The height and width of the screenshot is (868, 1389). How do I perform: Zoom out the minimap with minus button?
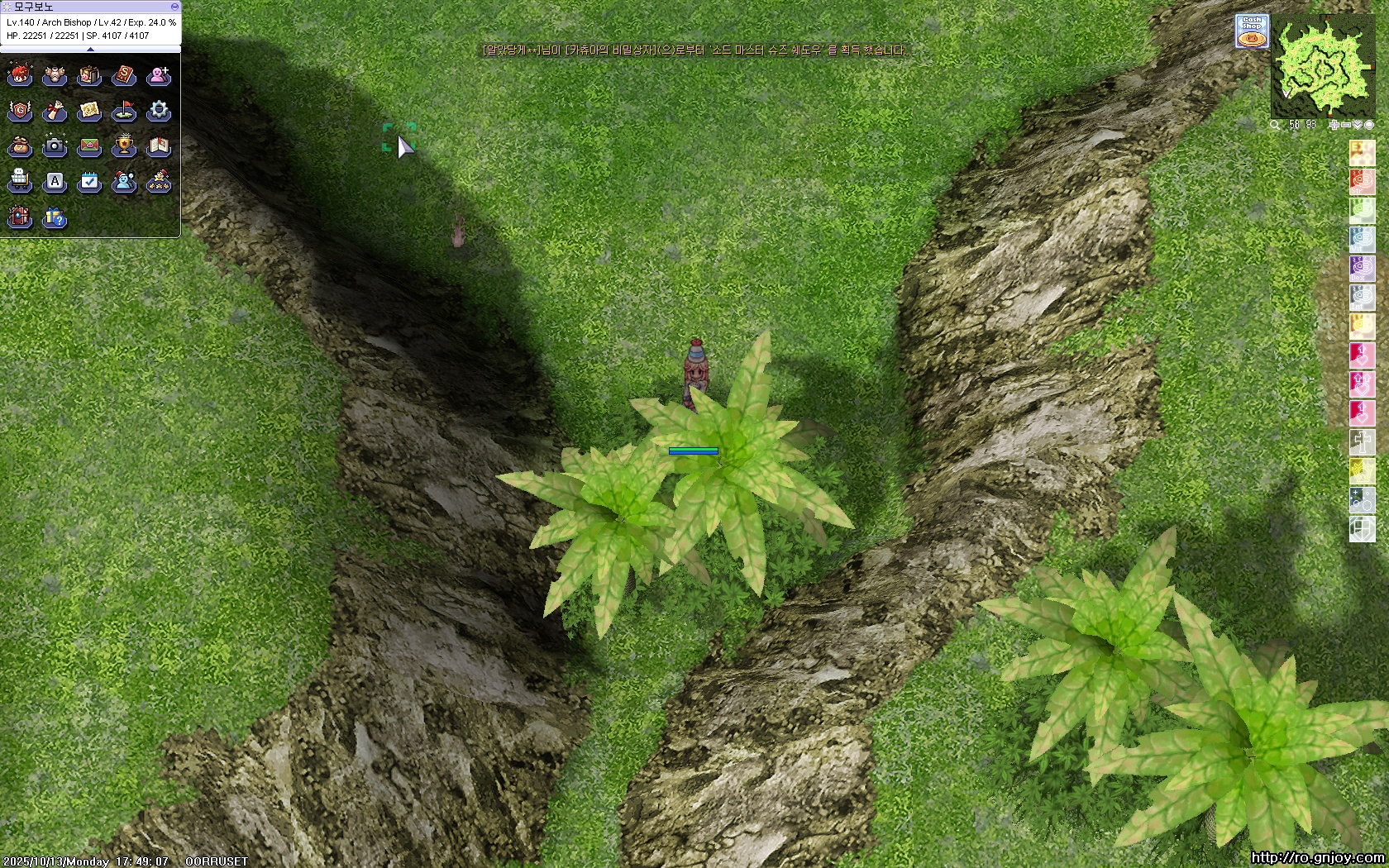click(x=1345, y=125)
